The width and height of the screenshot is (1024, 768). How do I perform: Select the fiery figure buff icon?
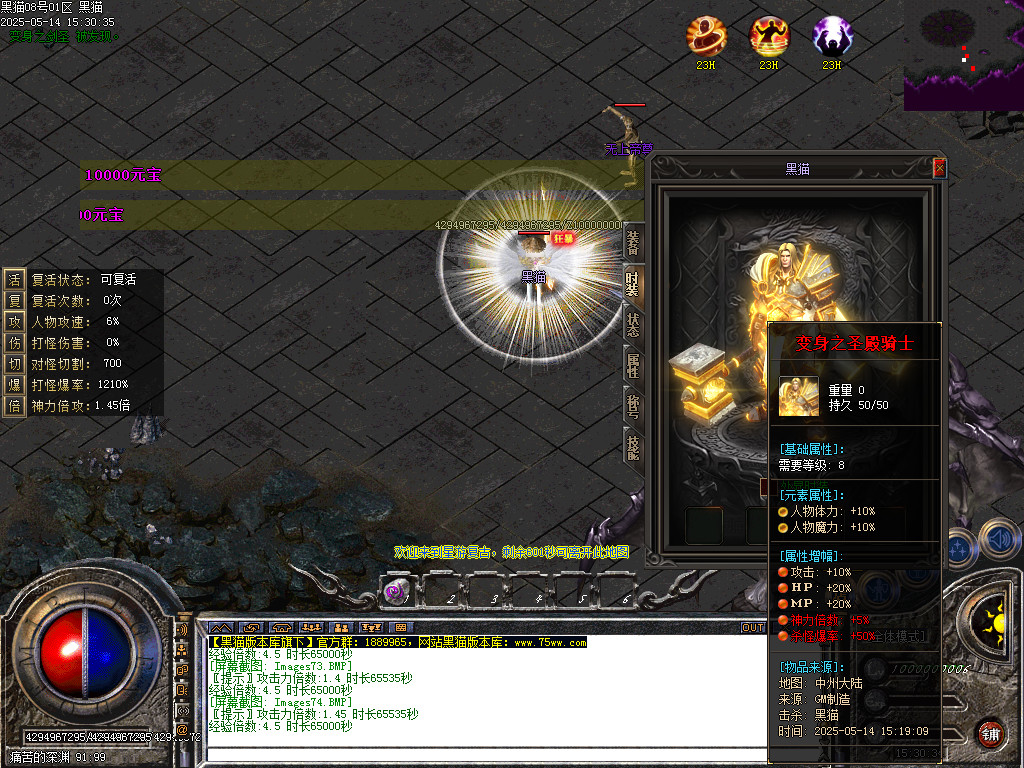[x=769, y=36]
